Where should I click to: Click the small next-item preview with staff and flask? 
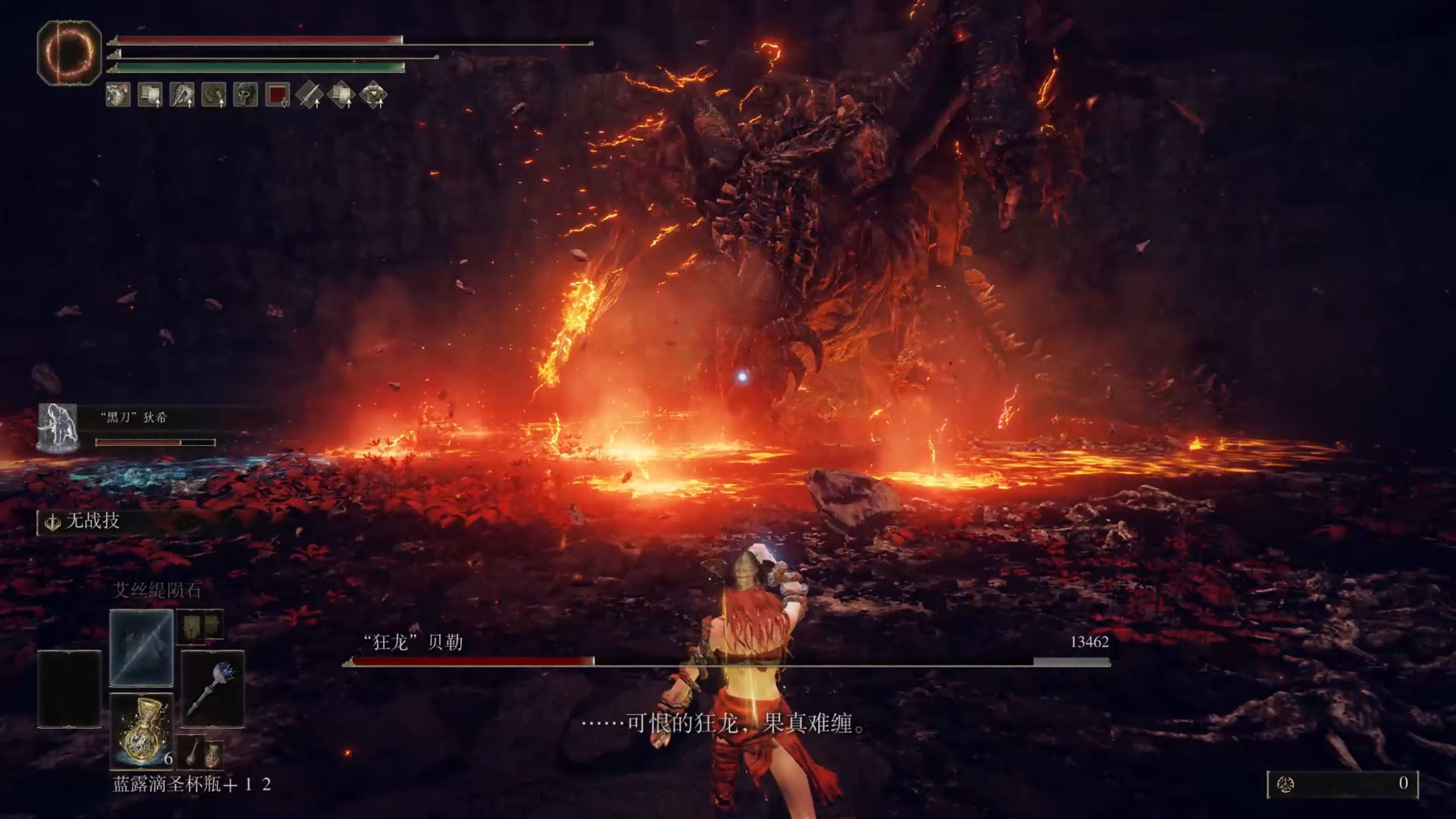[x=200, y=752]
